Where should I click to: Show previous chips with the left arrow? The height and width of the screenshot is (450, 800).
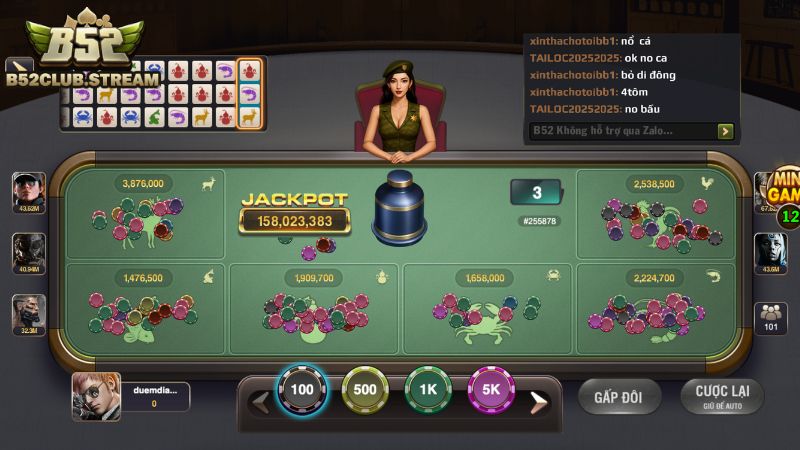tap(260, 402)
